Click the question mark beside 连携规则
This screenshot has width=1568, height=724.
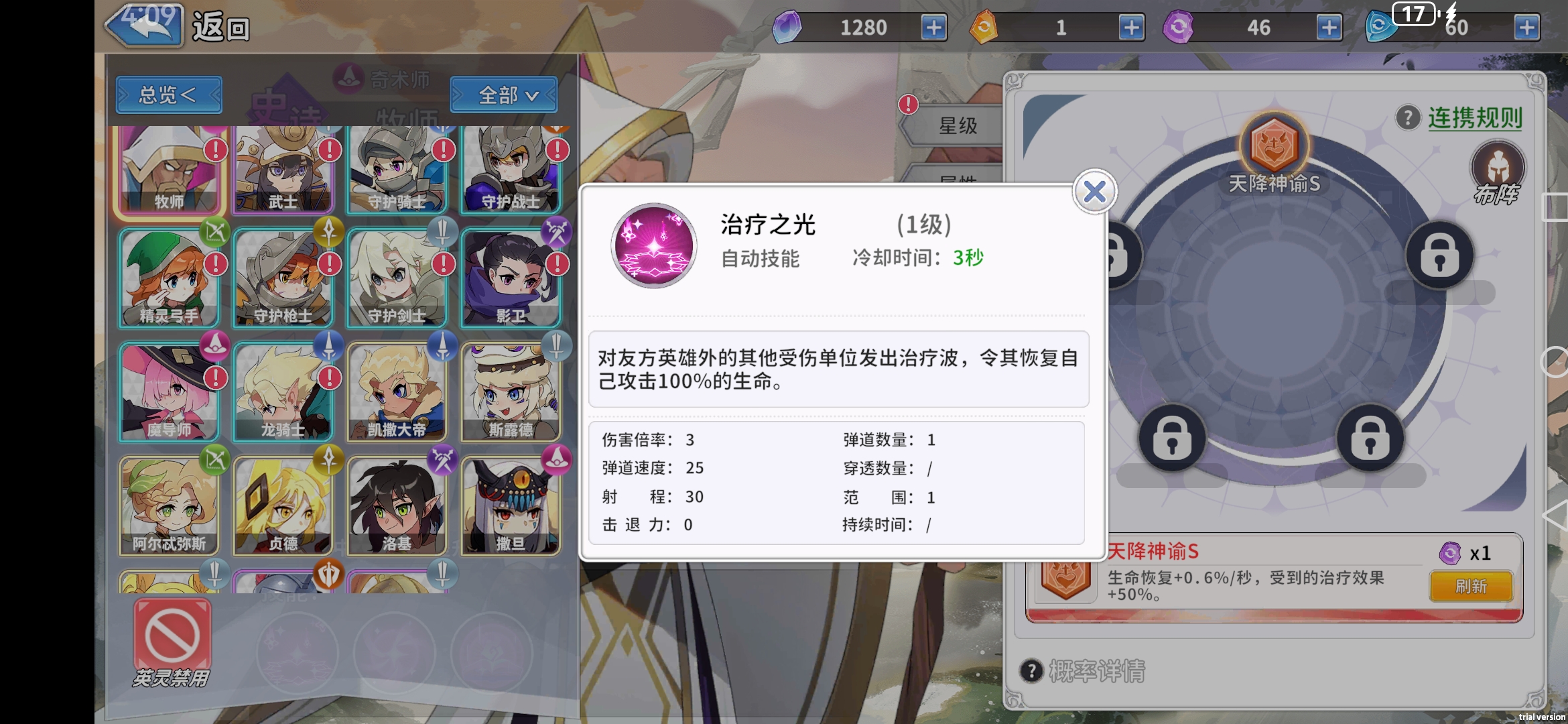pyautogui.click(x=1407, y=116)
